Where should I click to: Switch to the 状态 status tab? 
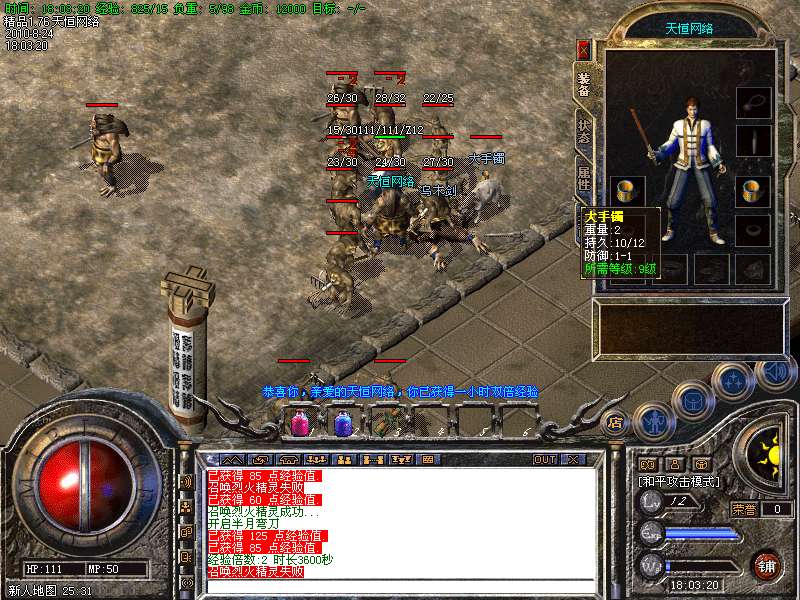[x=584, y=133]
